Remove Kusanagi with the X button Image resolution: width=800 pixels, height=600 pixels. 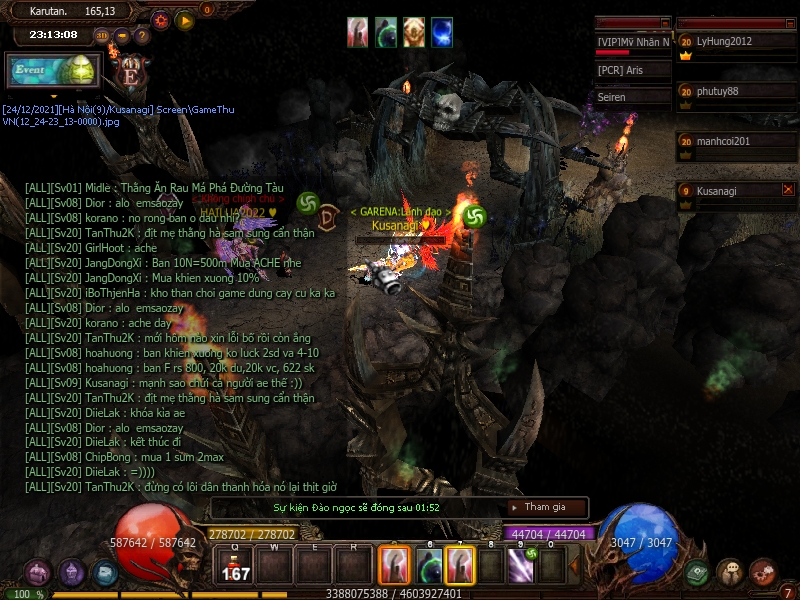coord(788,189)
